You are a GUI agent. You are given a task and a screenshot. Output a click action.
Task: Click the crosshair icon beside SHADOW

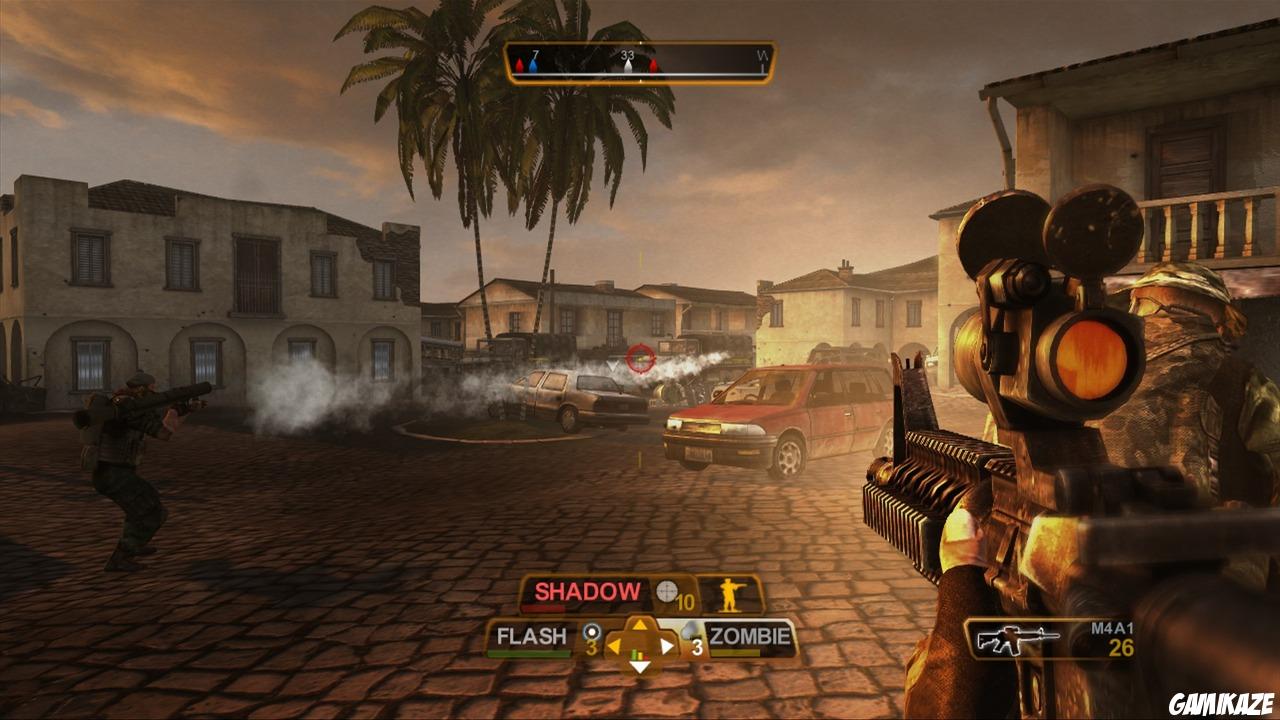click(667, 592)
